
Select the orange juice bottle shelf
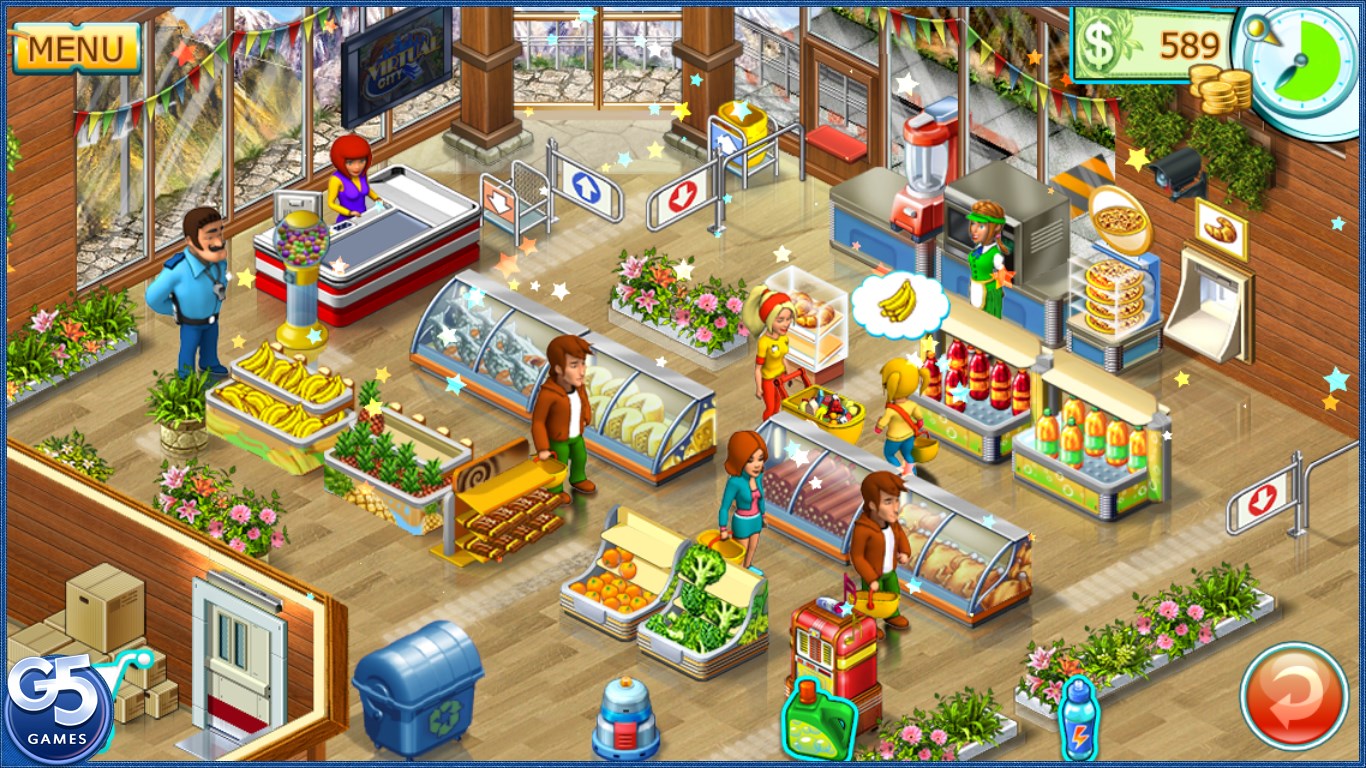point(1090,445)
